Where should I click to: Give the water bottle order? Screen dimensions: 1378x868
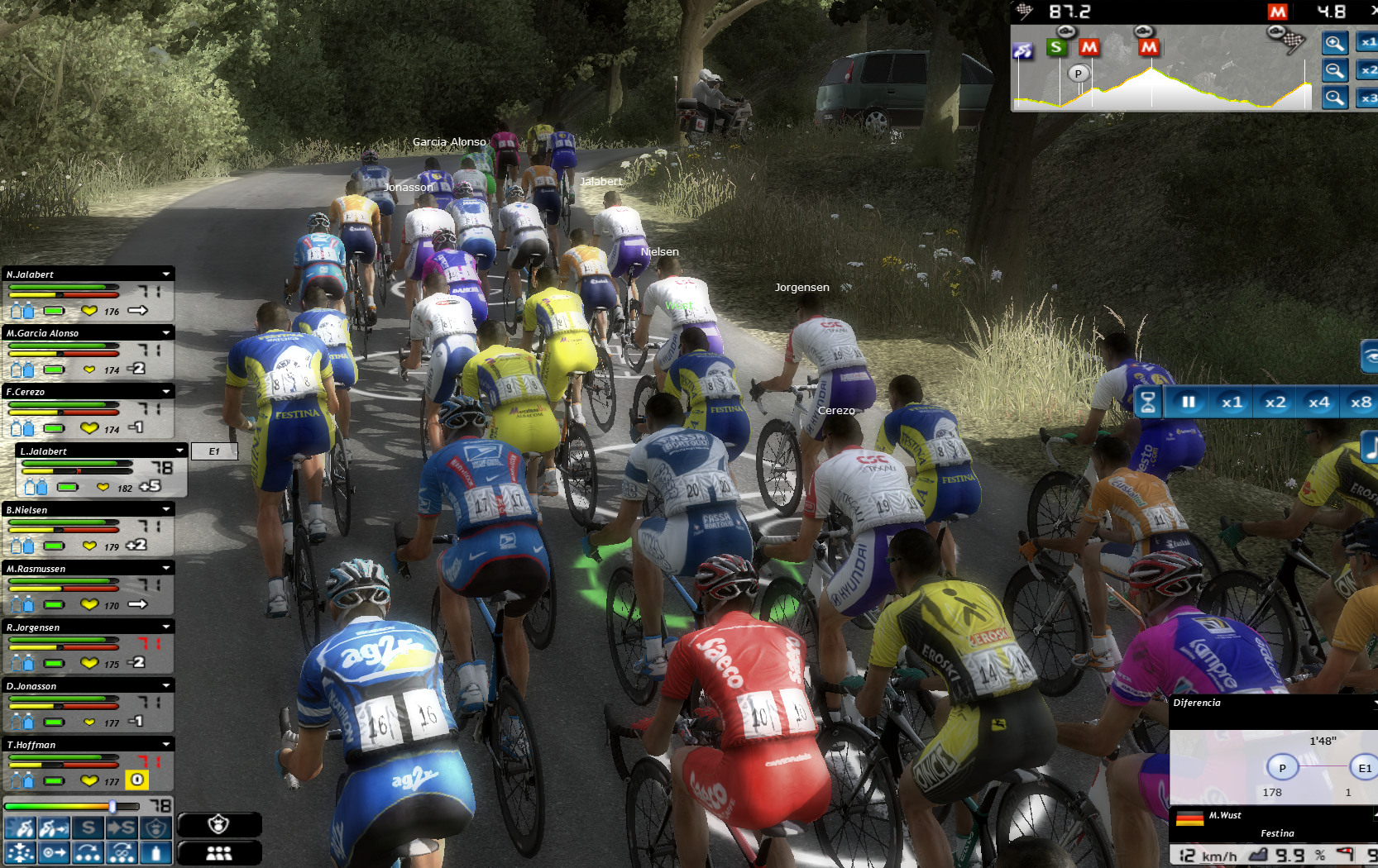[x=156, y=852]
